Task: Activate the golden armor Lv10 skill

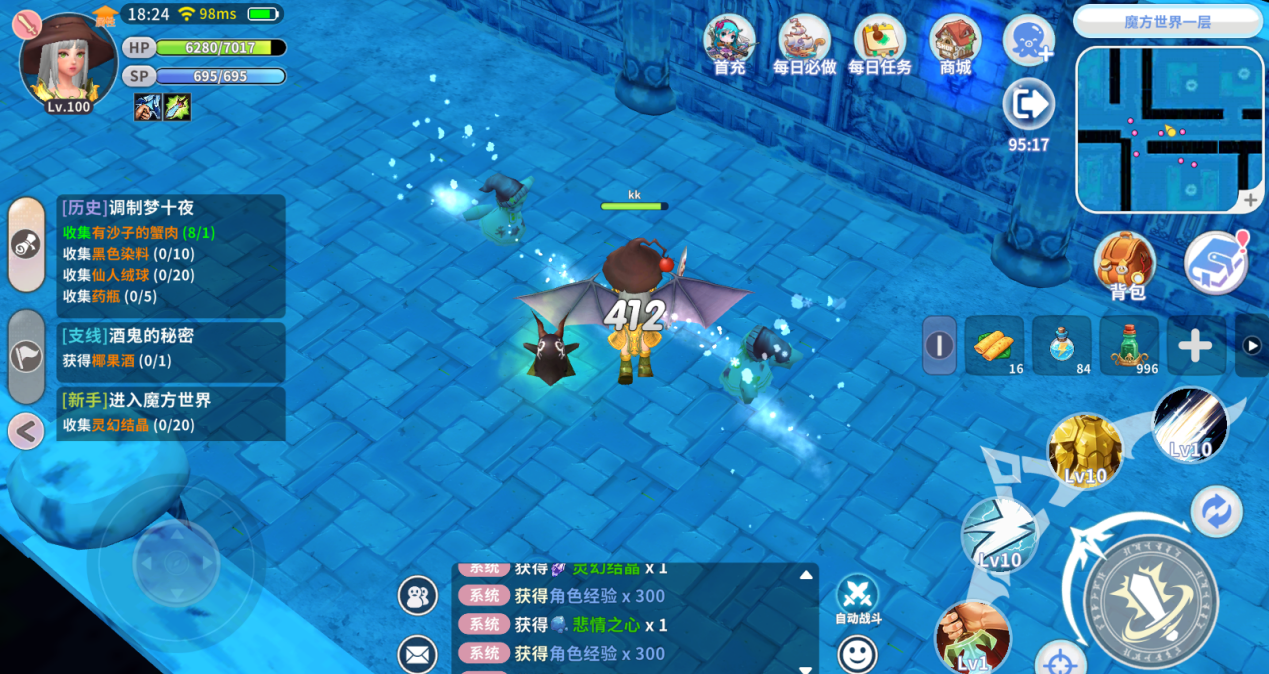Action: point(1085,450)
